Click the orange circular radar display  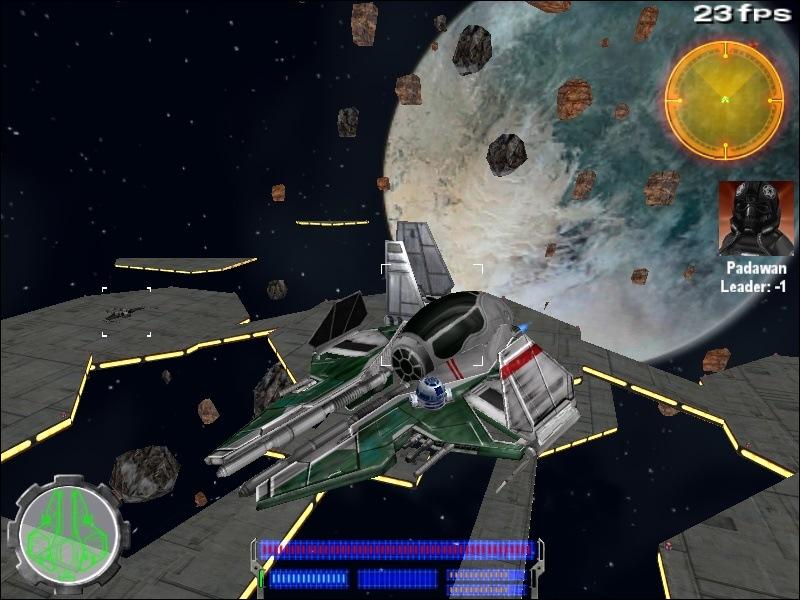coord(724,101)
